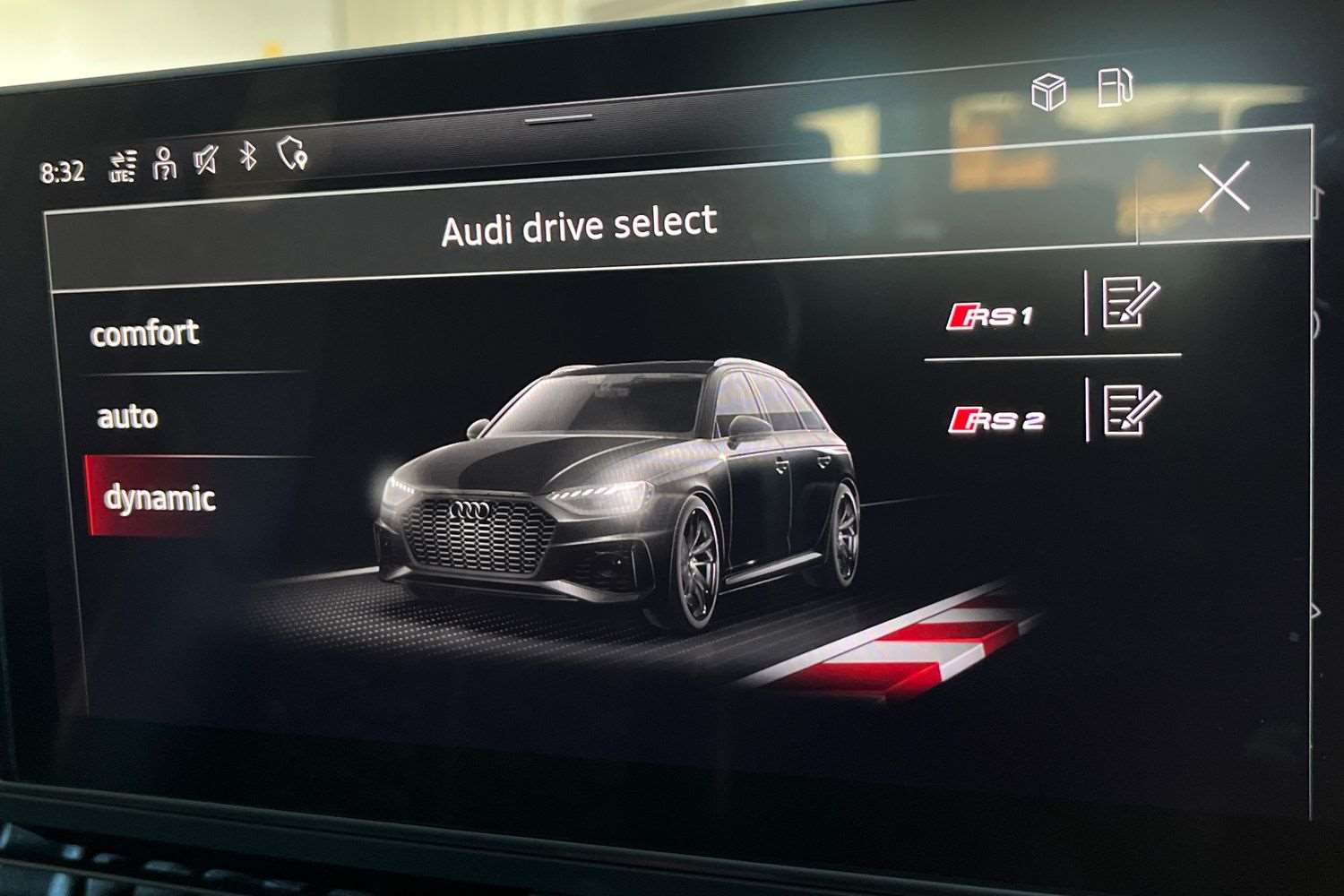Select the dynamic drive mode
The image size is (1344, 896).
pyautogui.click(x=161, y=499)
